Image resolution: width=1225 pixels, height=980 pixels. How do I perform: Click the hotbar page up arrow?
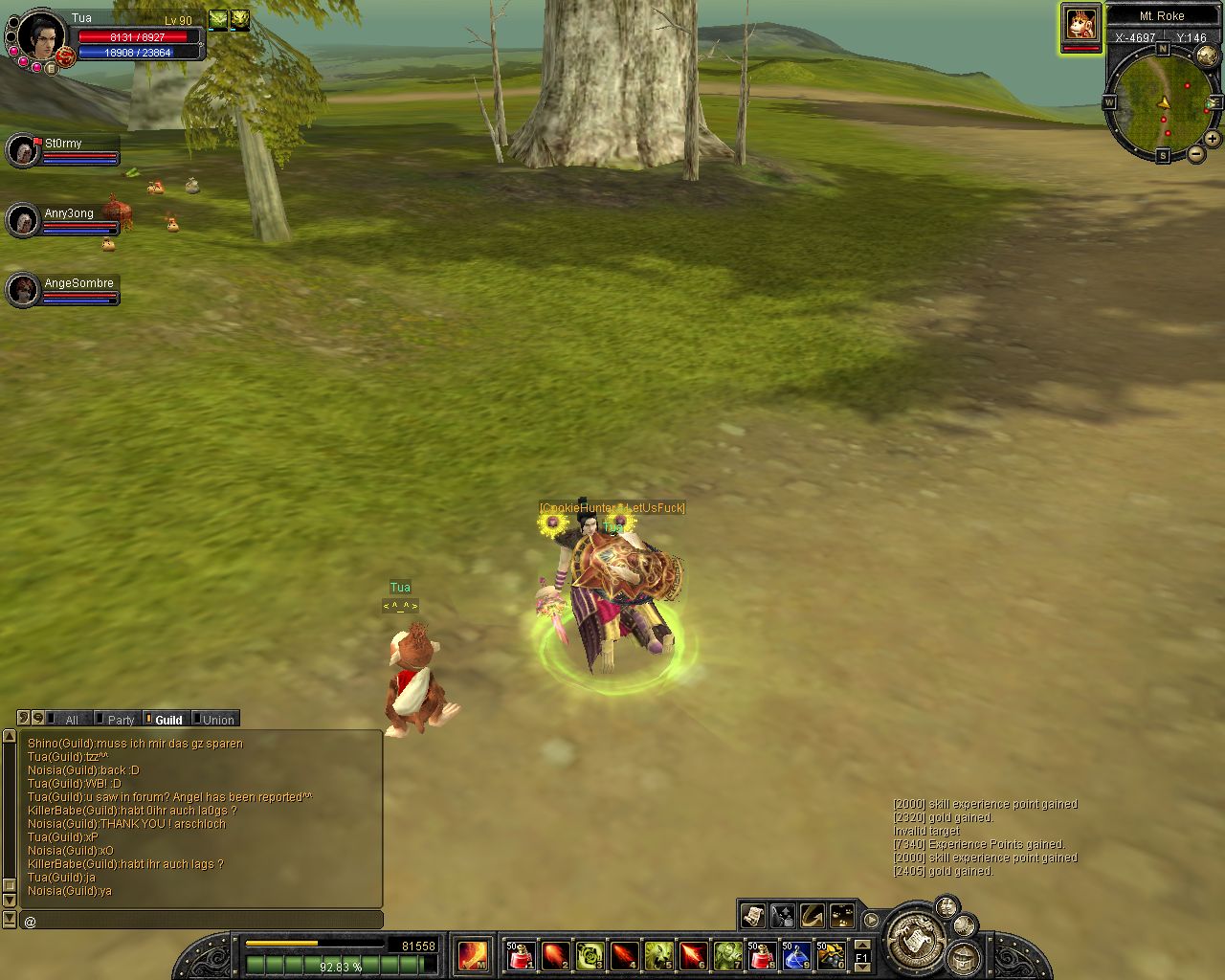pyautogui.click(x=862, y=946)
